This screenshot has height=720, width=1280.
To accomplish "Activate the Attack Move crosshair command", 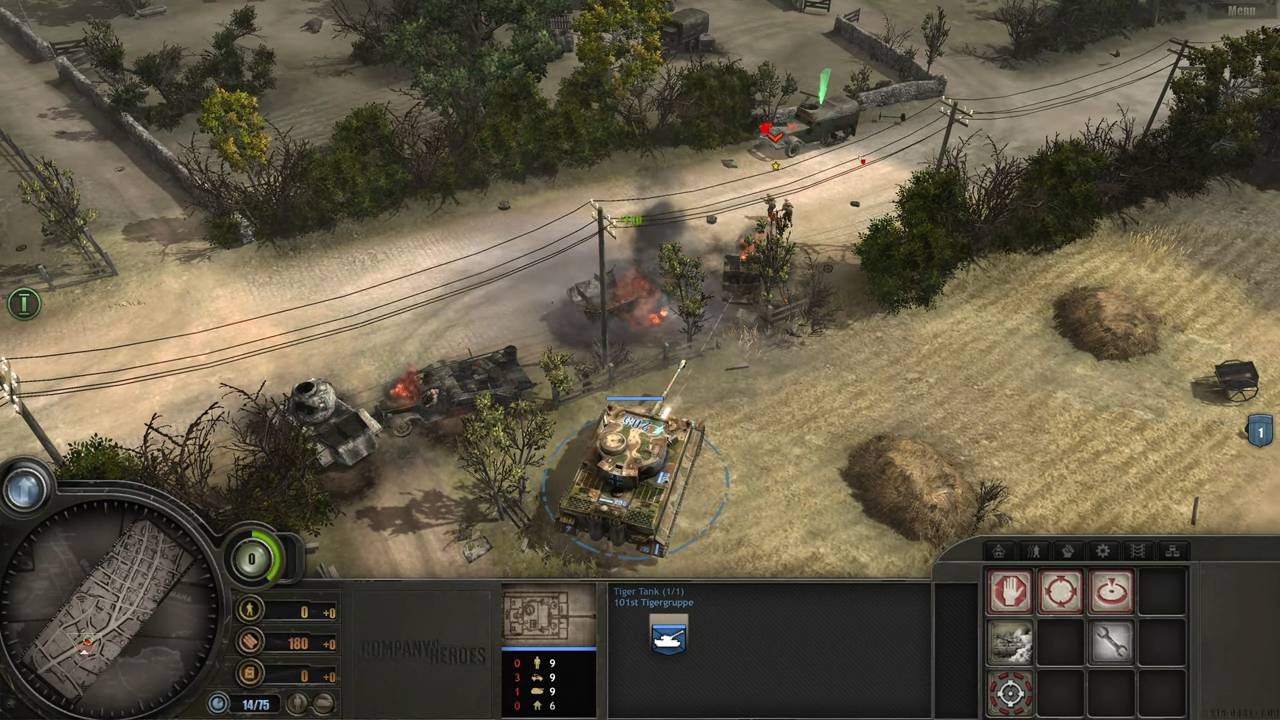I will [x=1060, y=591].
